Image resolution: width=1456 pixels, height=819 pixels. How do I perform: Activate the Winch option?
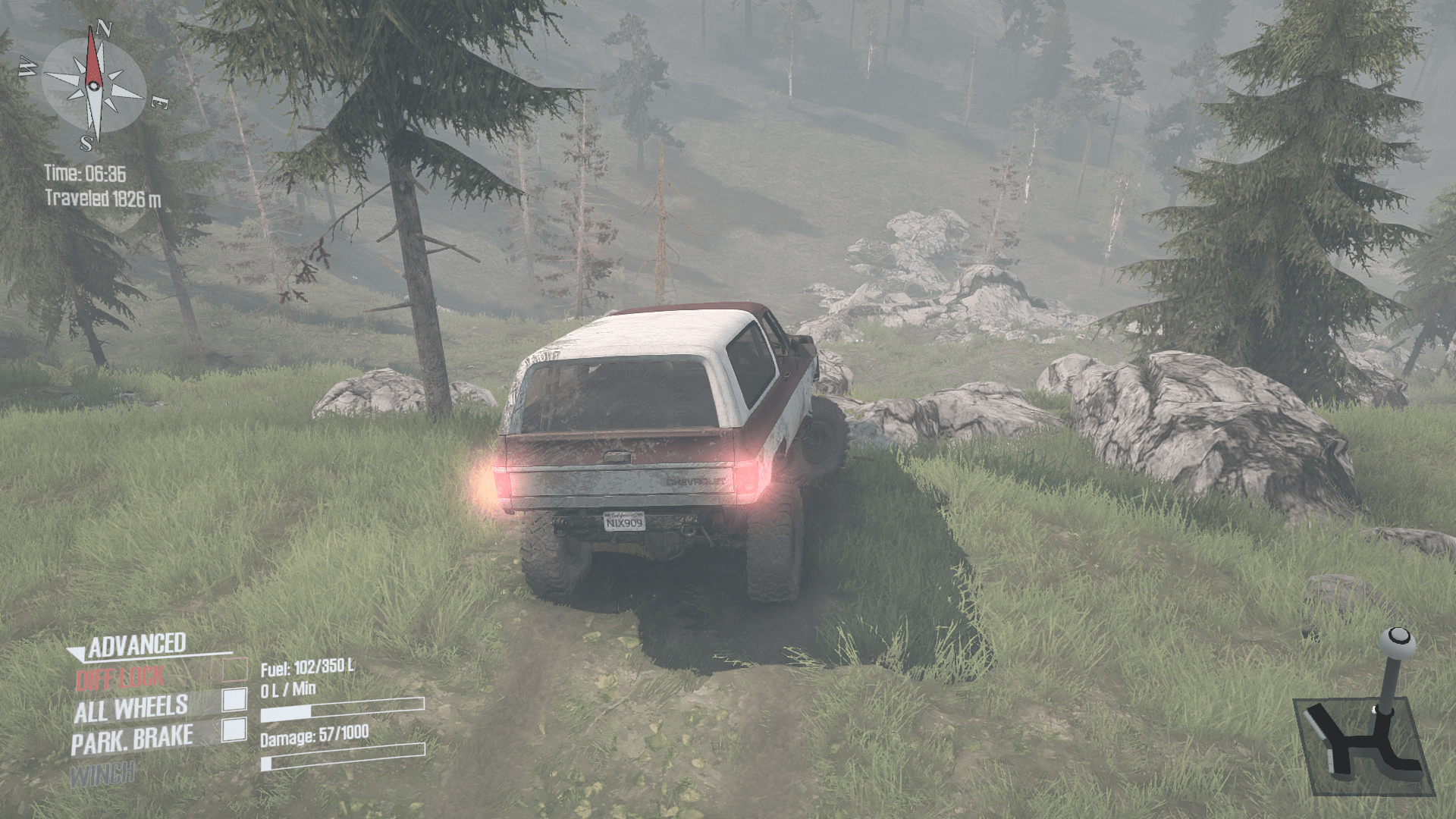(x=103, y=774)
